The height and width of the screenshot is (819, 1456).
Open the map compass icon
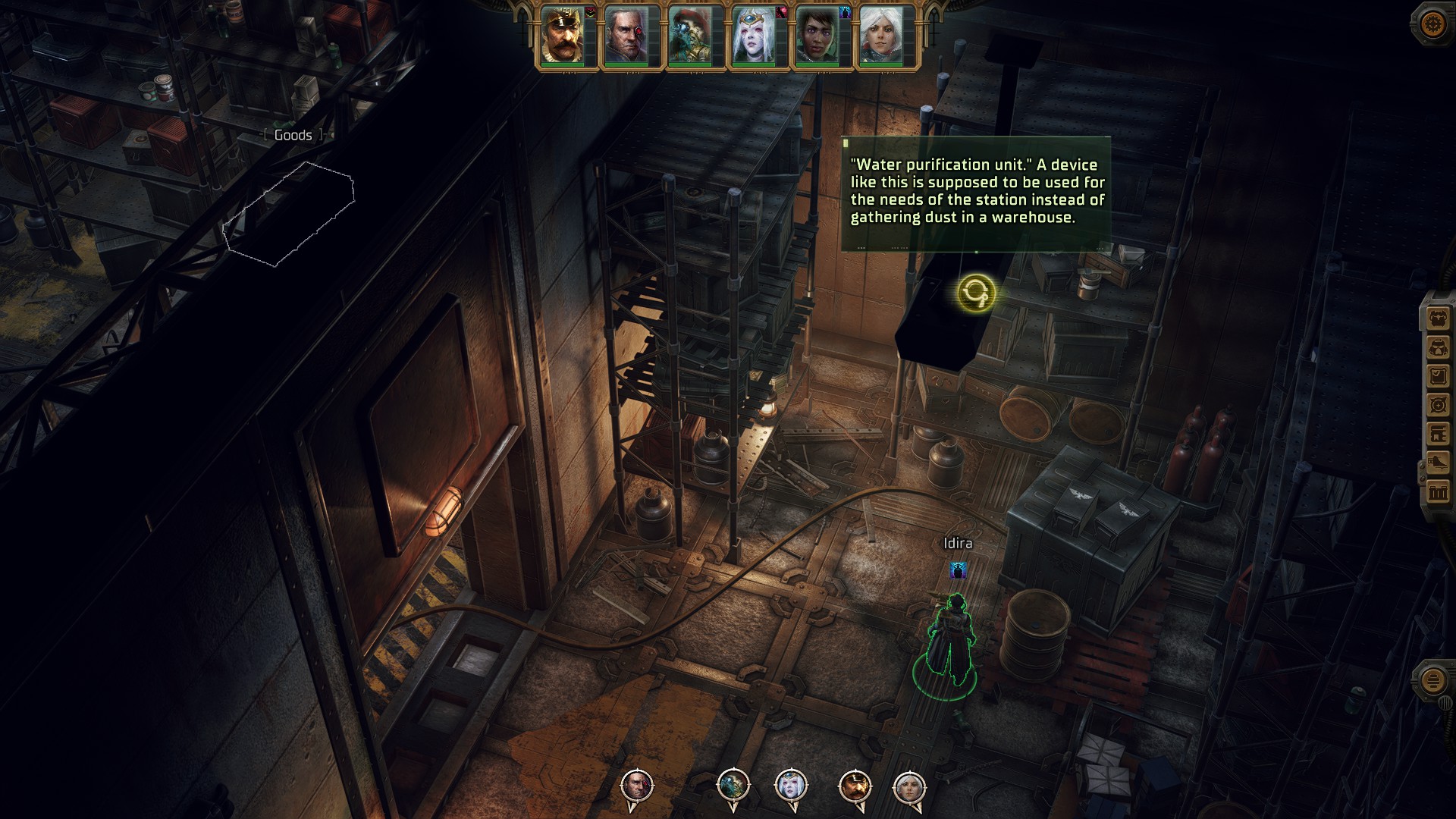point(1438,406)
